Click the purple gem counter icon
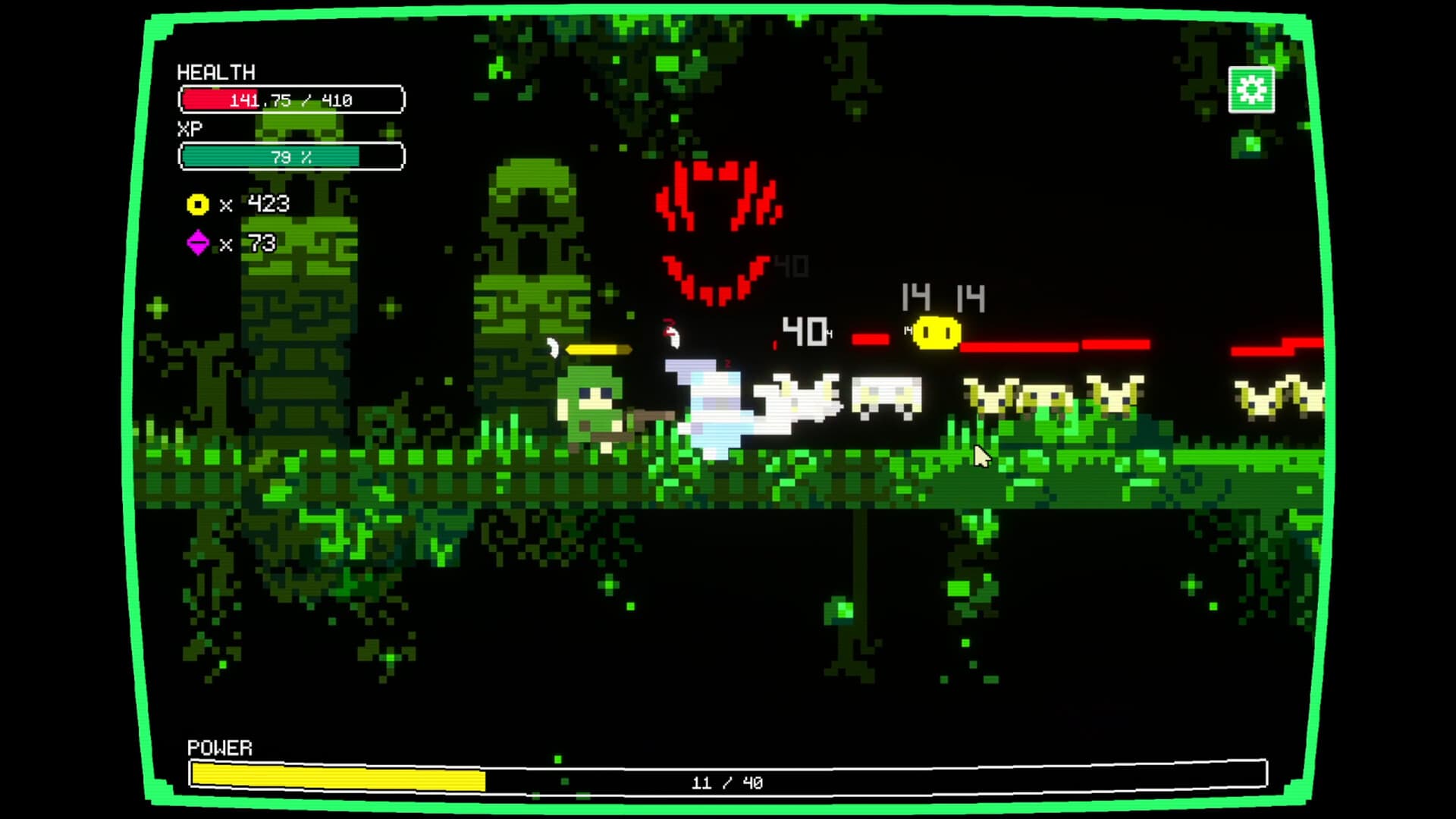 (197, 243)
